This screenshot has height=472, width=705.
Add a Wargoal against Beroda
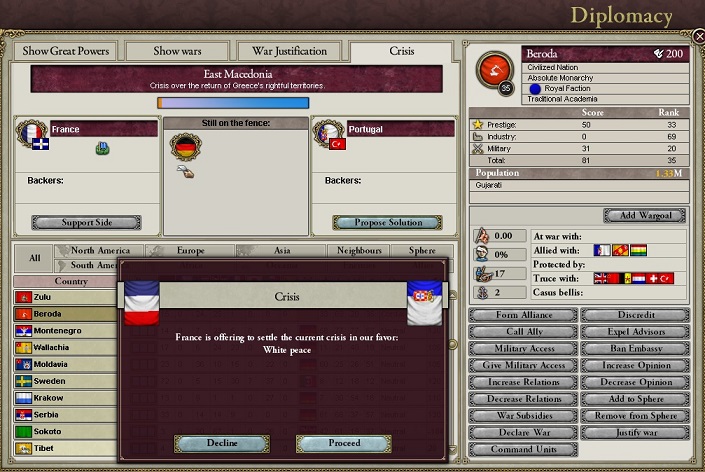(644, 215)
